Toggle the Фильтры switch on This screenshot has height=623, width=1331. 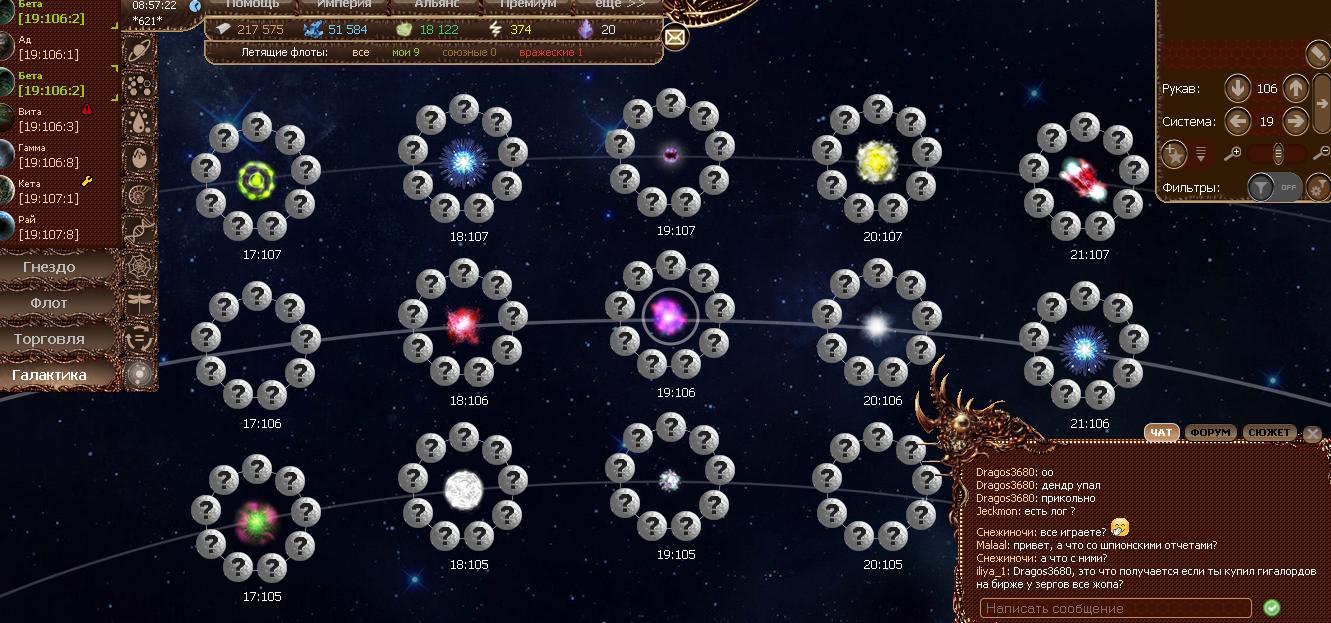[1275, 187]
